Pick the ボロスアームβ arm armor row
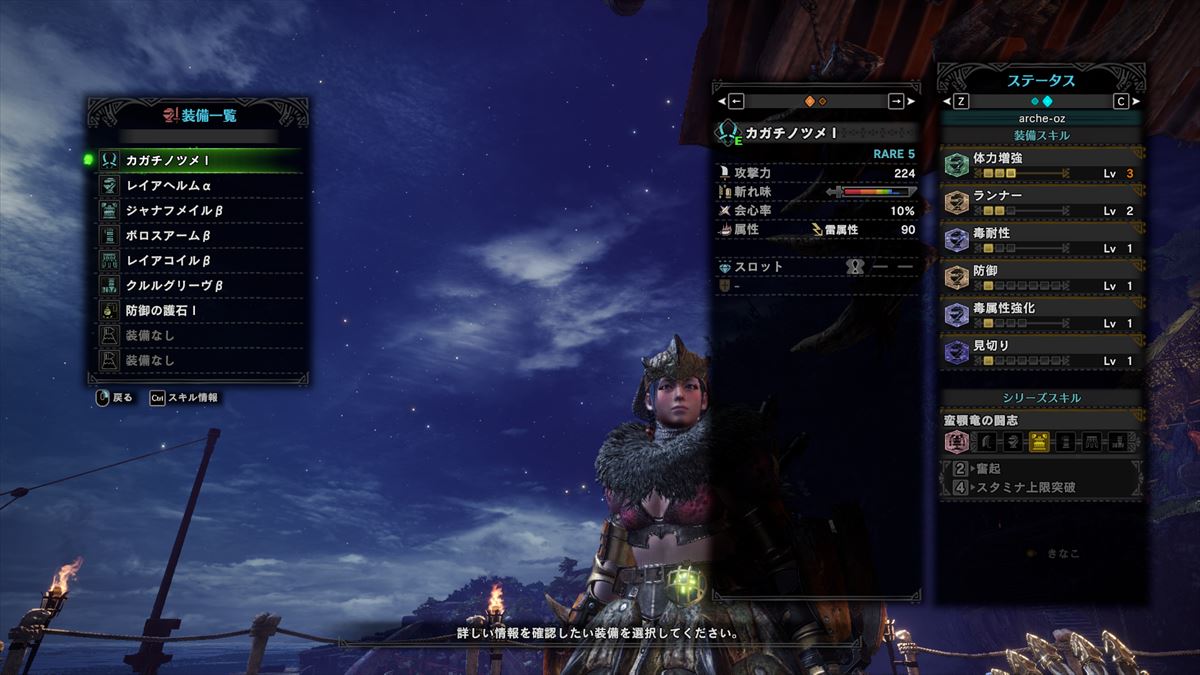 (x=198, y=235)
